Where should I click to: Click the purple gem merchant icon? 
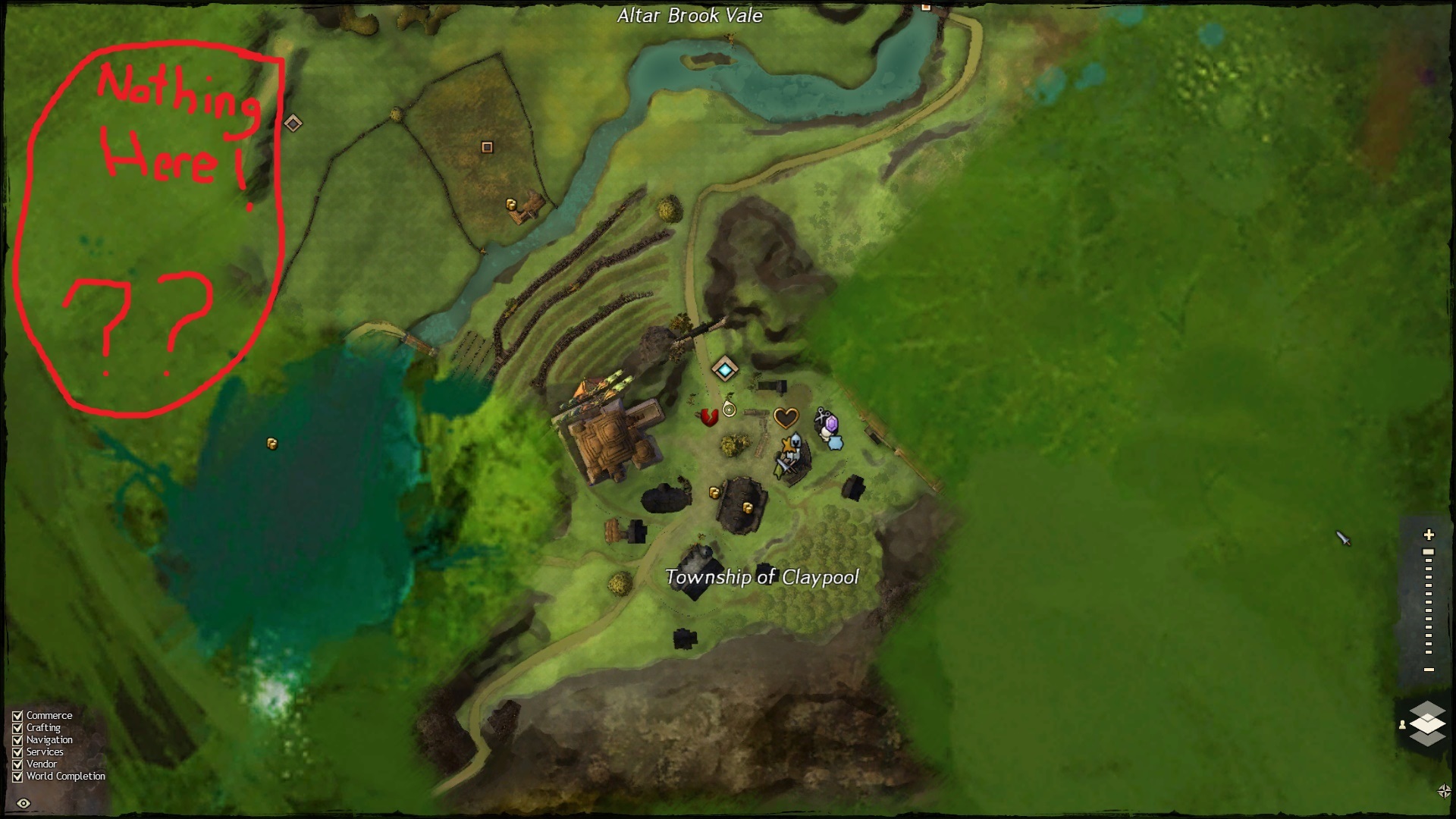(x=831, y=423)
